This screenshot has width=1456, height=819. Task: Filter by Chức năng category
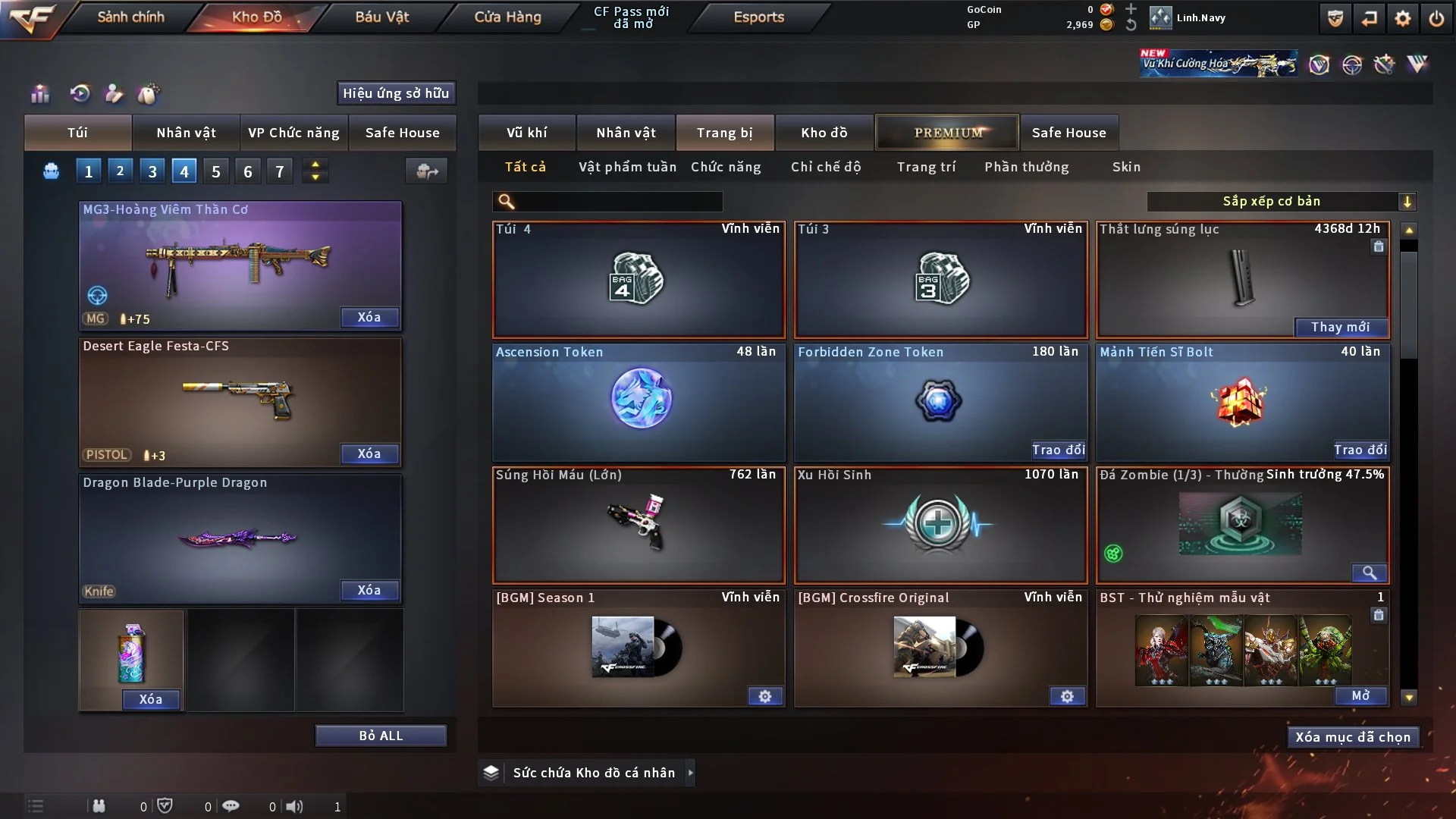726,167
